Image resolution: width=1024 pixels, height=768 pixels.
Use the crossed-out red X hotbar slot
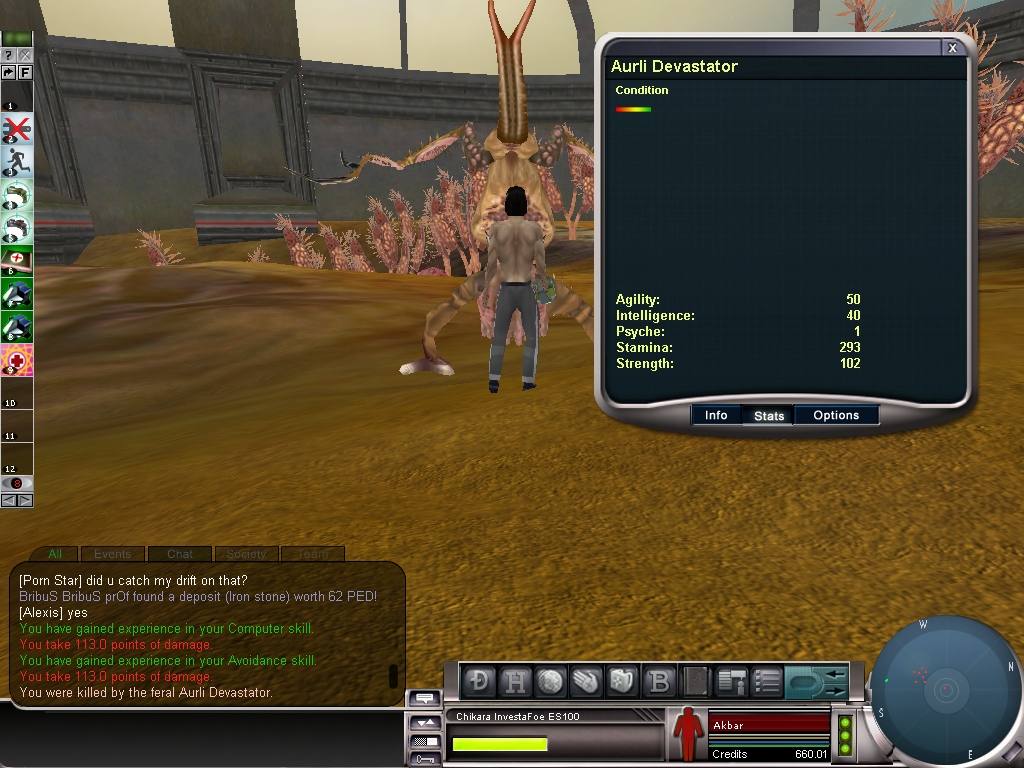pos(17,128)
